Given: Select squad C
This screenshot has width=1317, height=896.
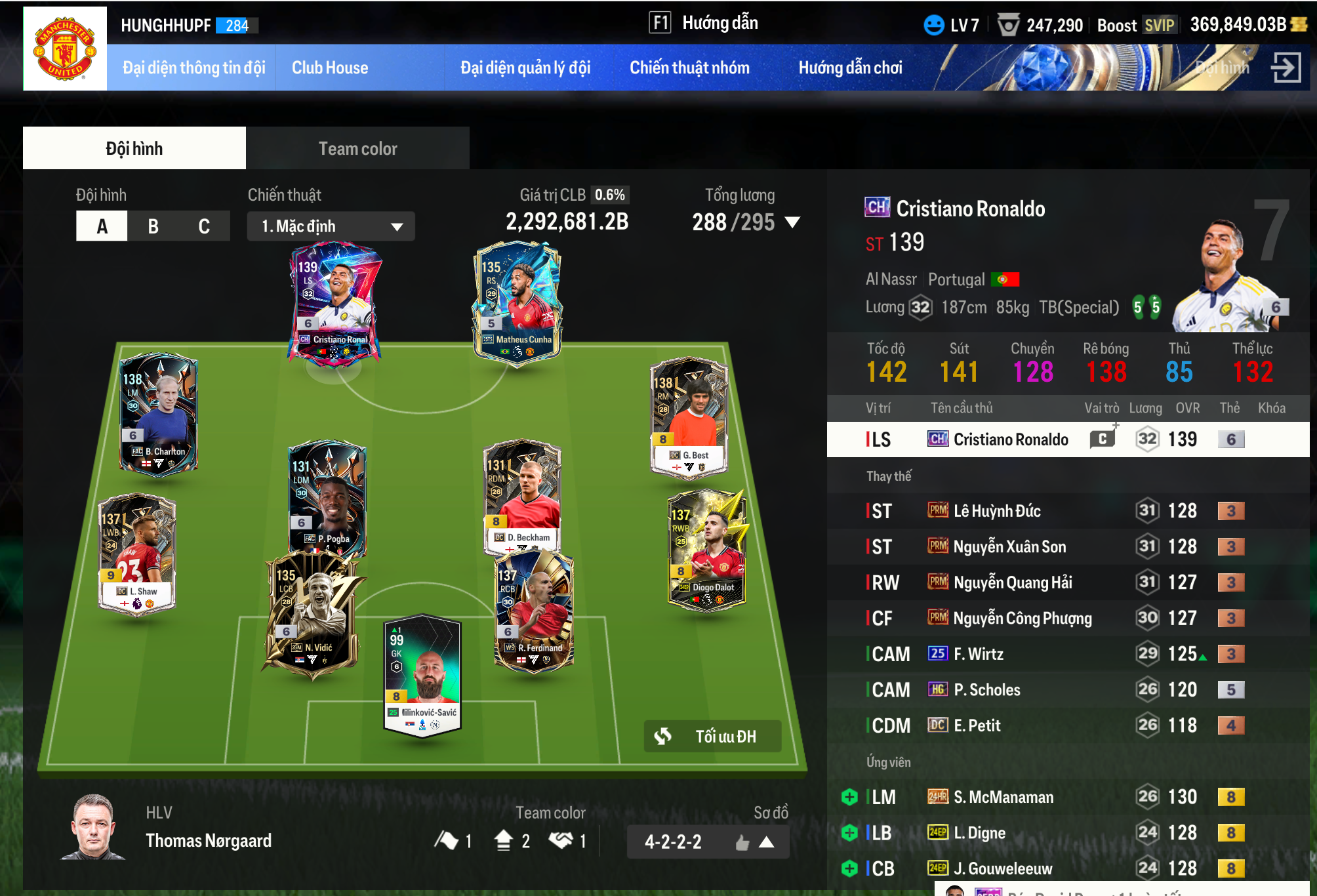Looking at the screenshot, I should click(204, 226).
